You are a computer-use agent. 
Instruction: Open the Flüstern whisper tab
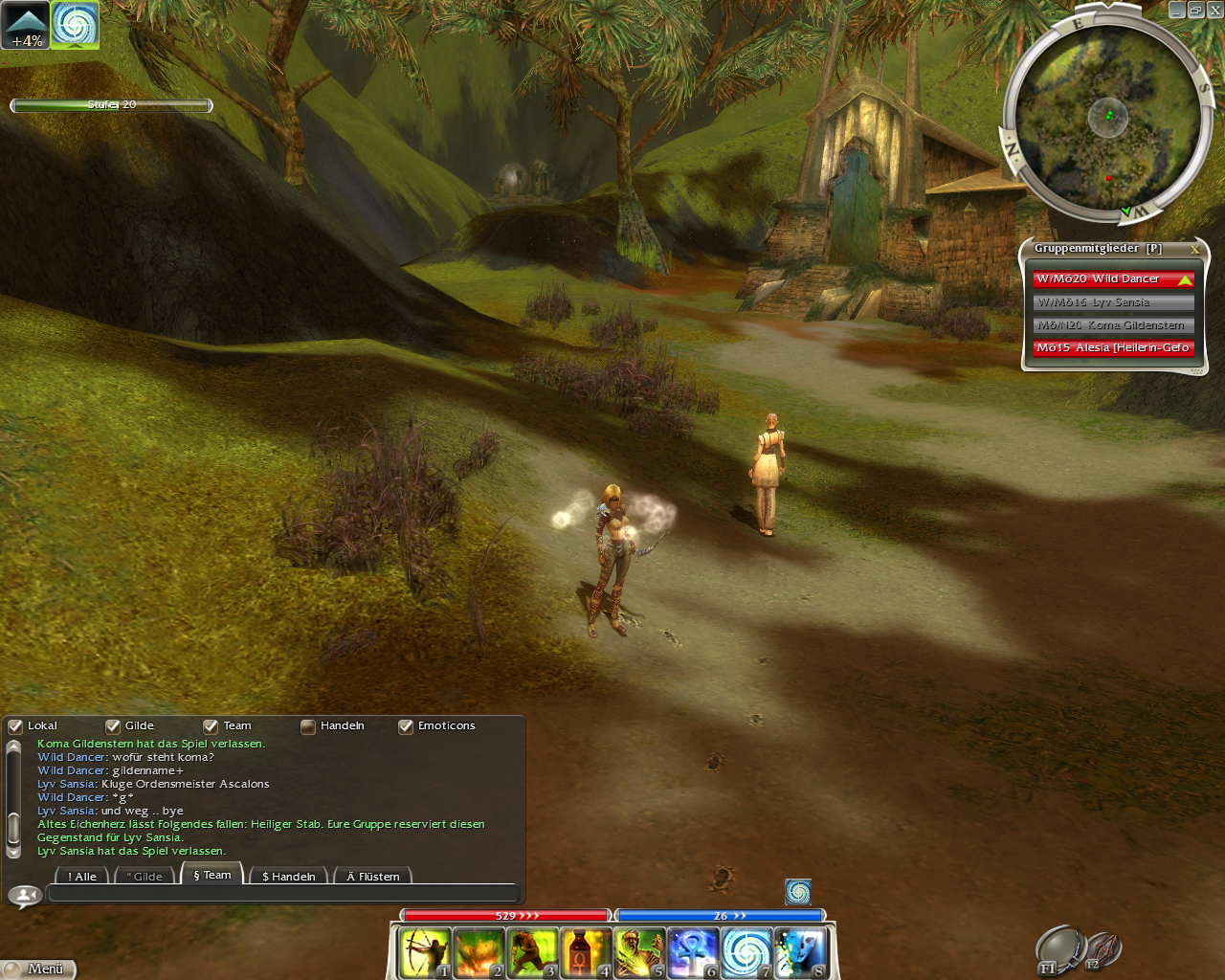tap(373, 876)
